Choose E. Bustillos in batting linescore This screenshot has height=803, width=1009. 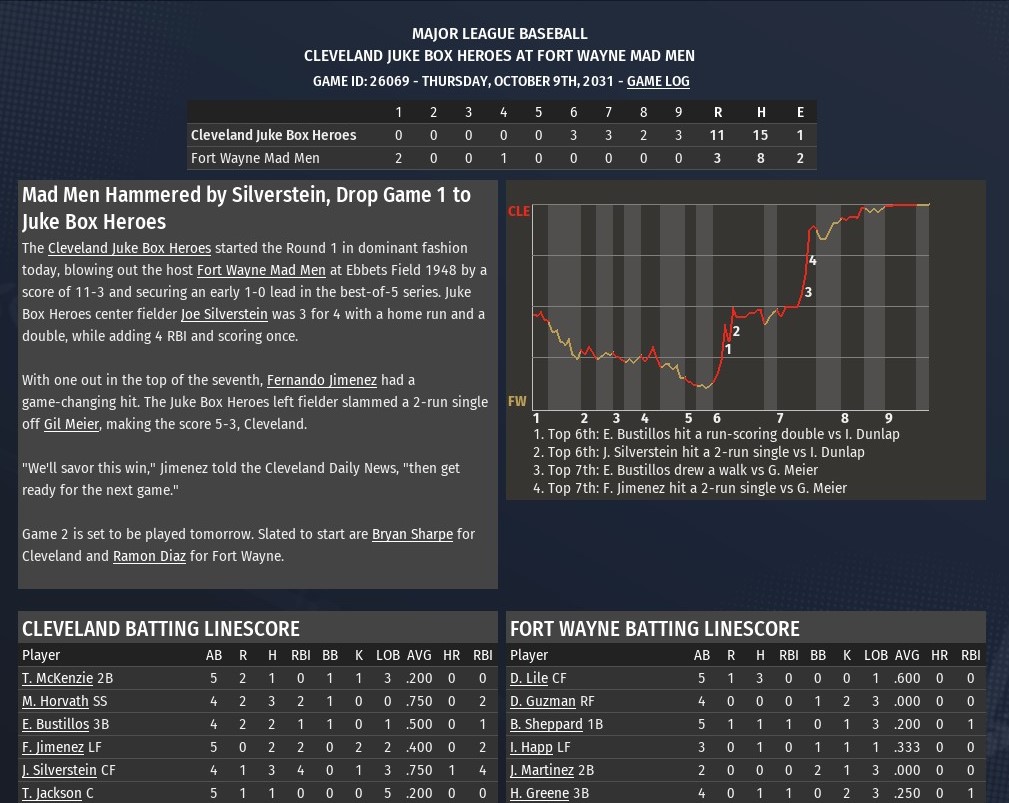[56, 724]
